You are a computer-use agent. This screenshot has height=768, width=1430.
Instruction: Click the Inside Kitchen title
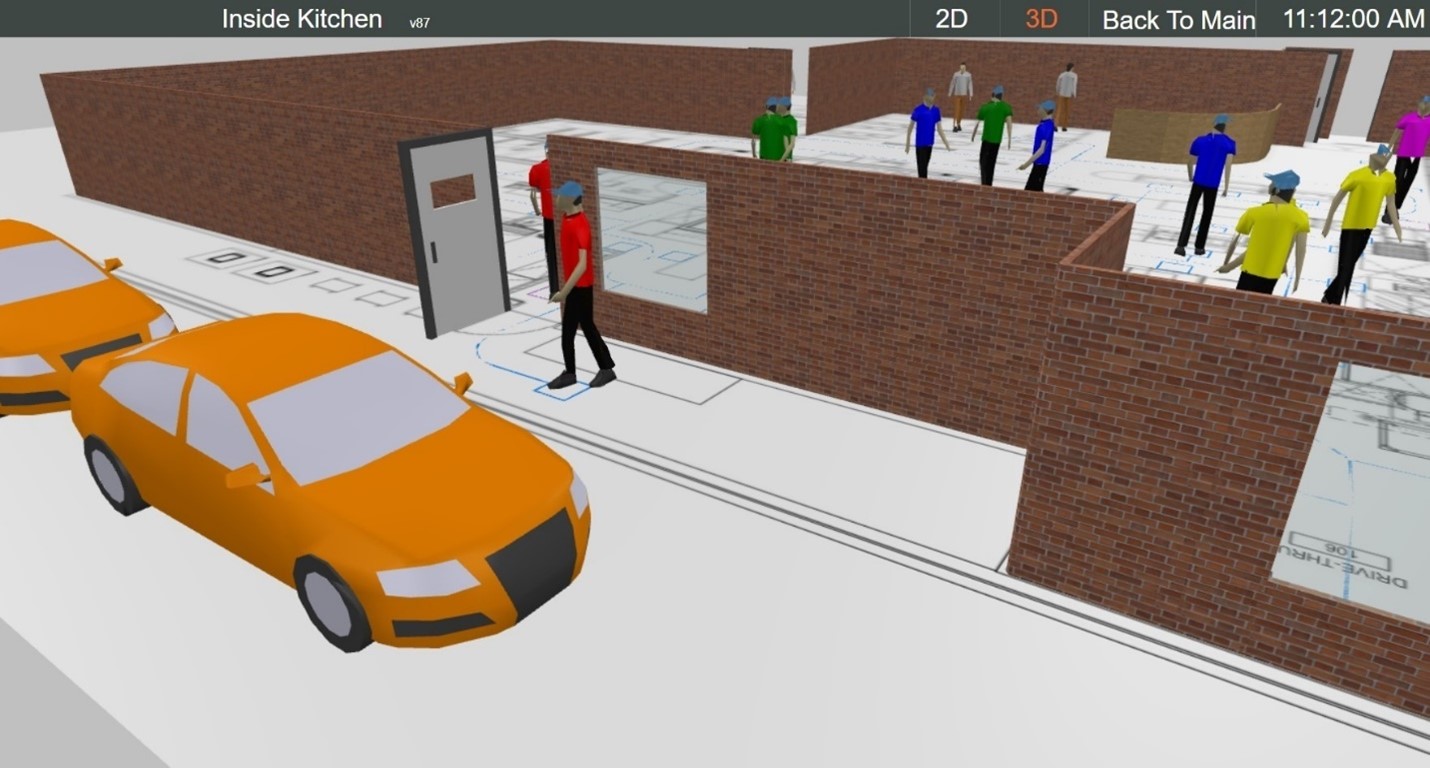click(x=299, y=18)
